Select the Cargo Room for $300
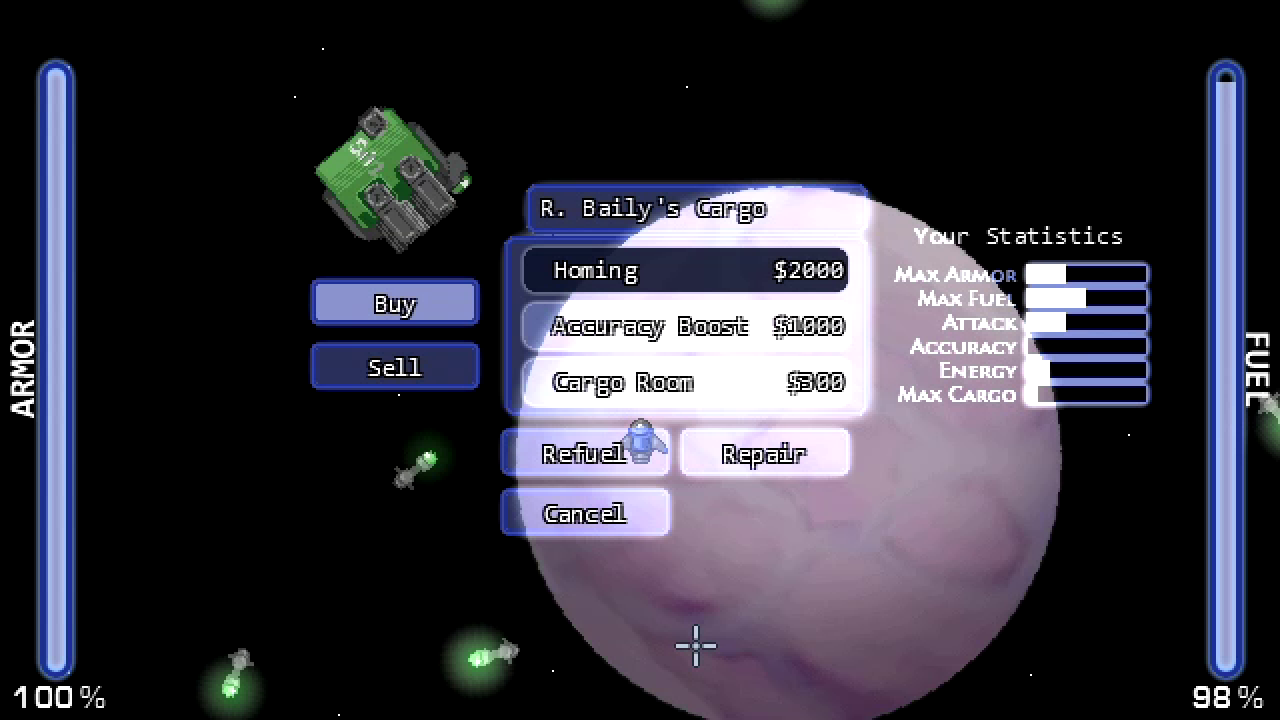Viewport: 1280px width, 720px height. 684,382
